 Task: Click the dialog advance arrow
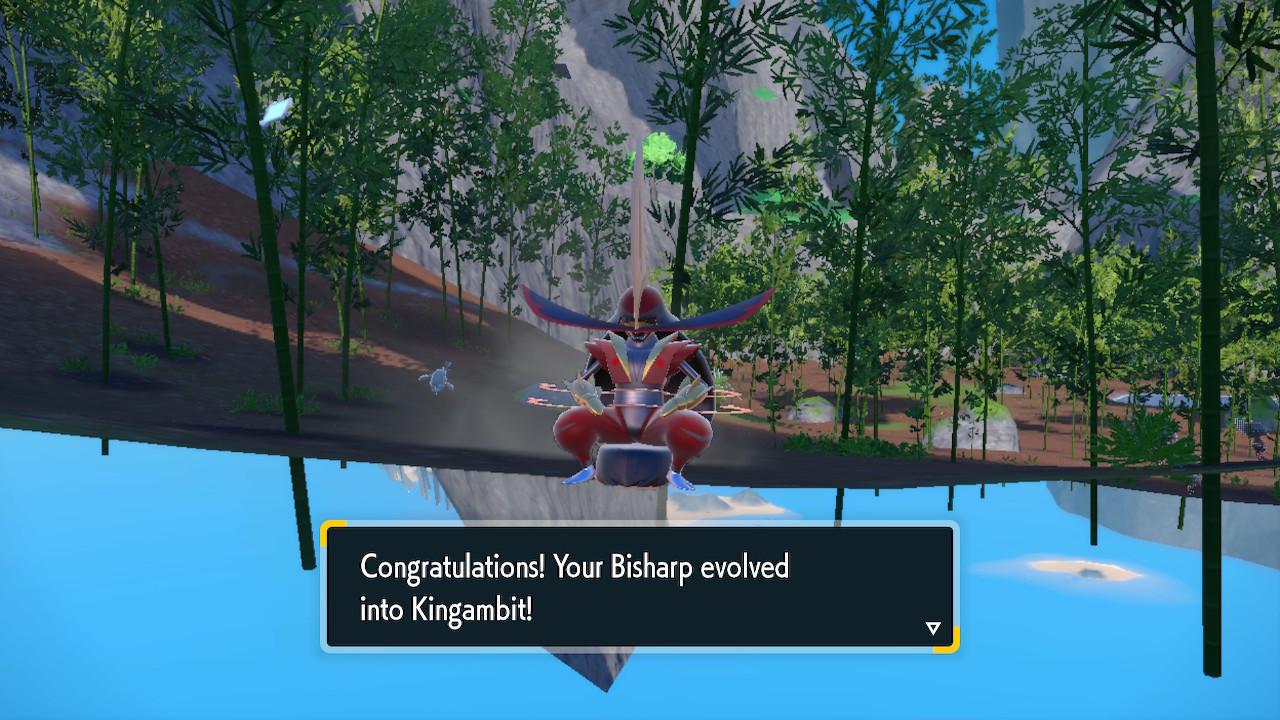point(933,629)
